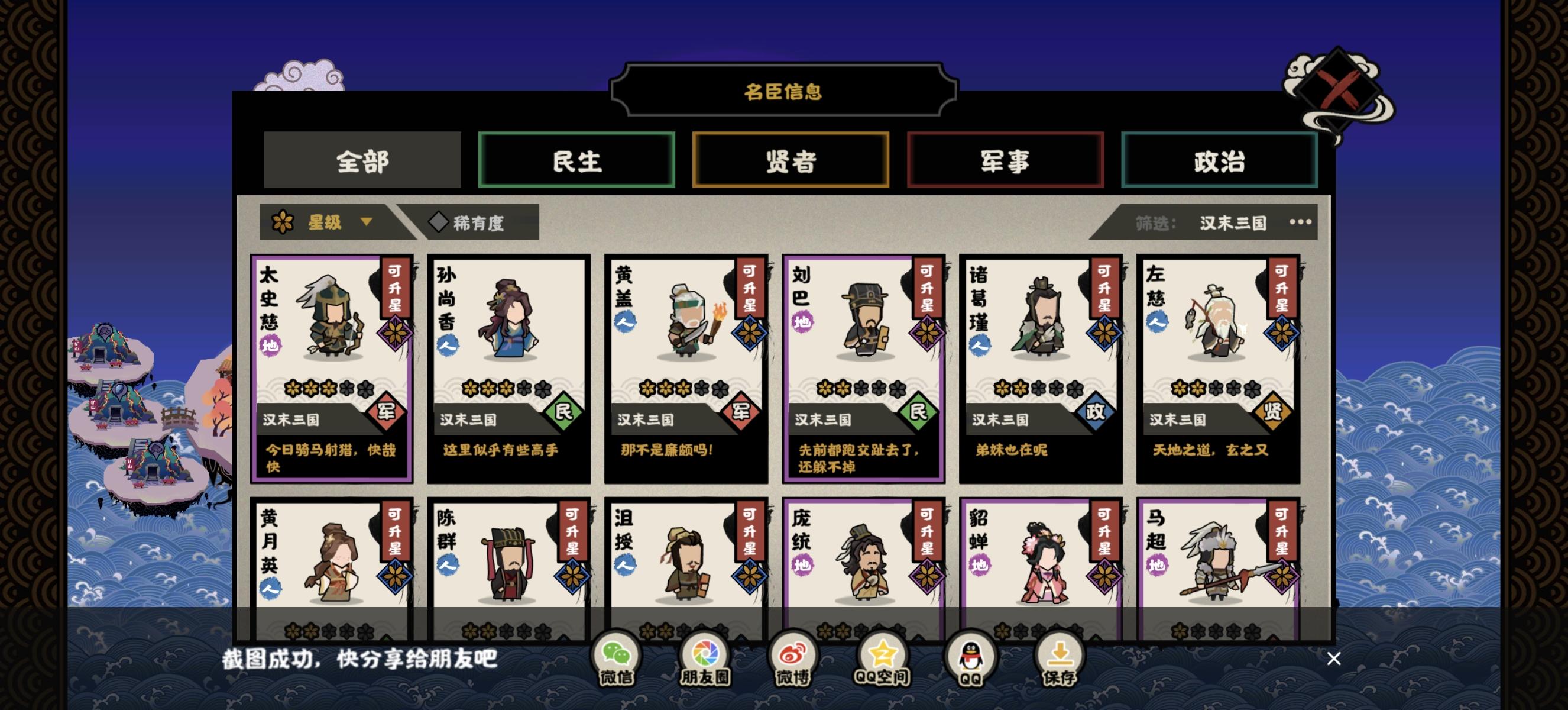The width and height of the screenshot is (1568, 710).
Task: Dismiss the screenshot success notification
Action: pos(1334,659)
